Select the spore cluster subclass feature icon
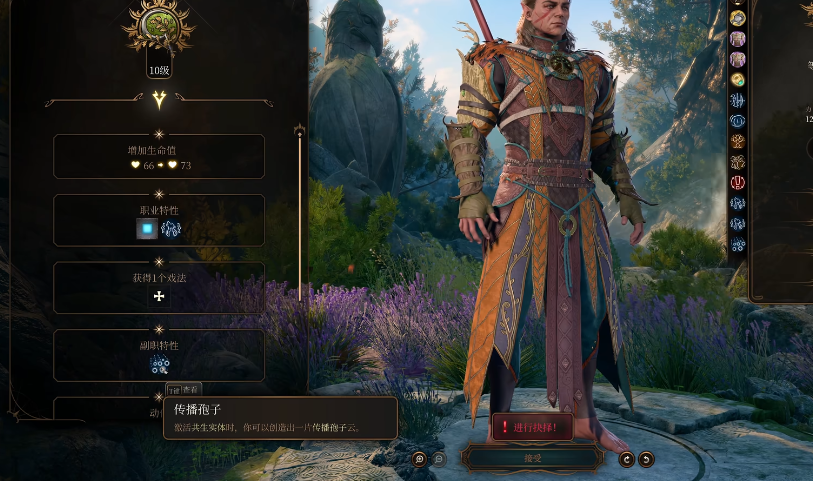 pyautogui.click(x=159, y=364)
